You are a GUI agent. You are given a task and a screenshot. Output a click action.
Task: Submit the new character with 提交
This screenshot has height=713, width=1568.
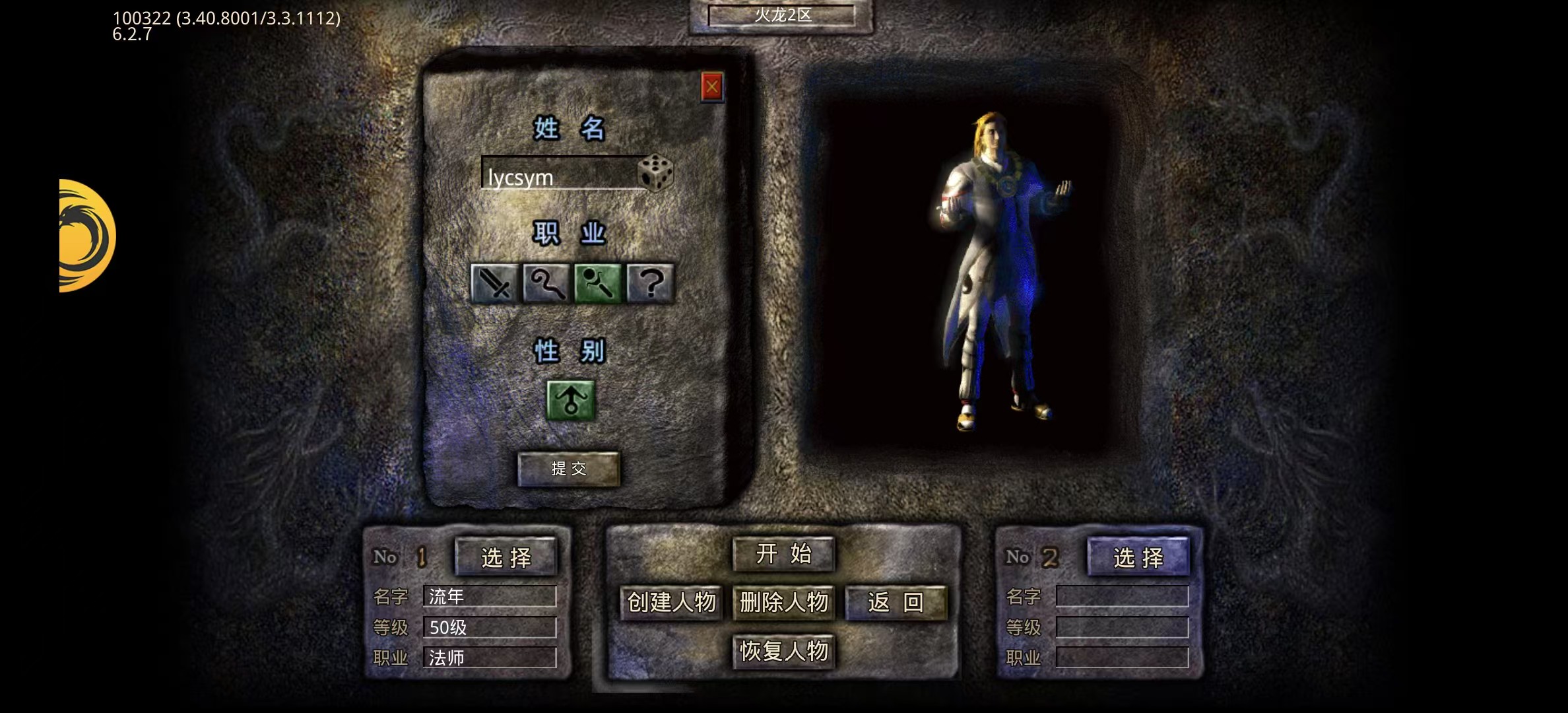568,469
